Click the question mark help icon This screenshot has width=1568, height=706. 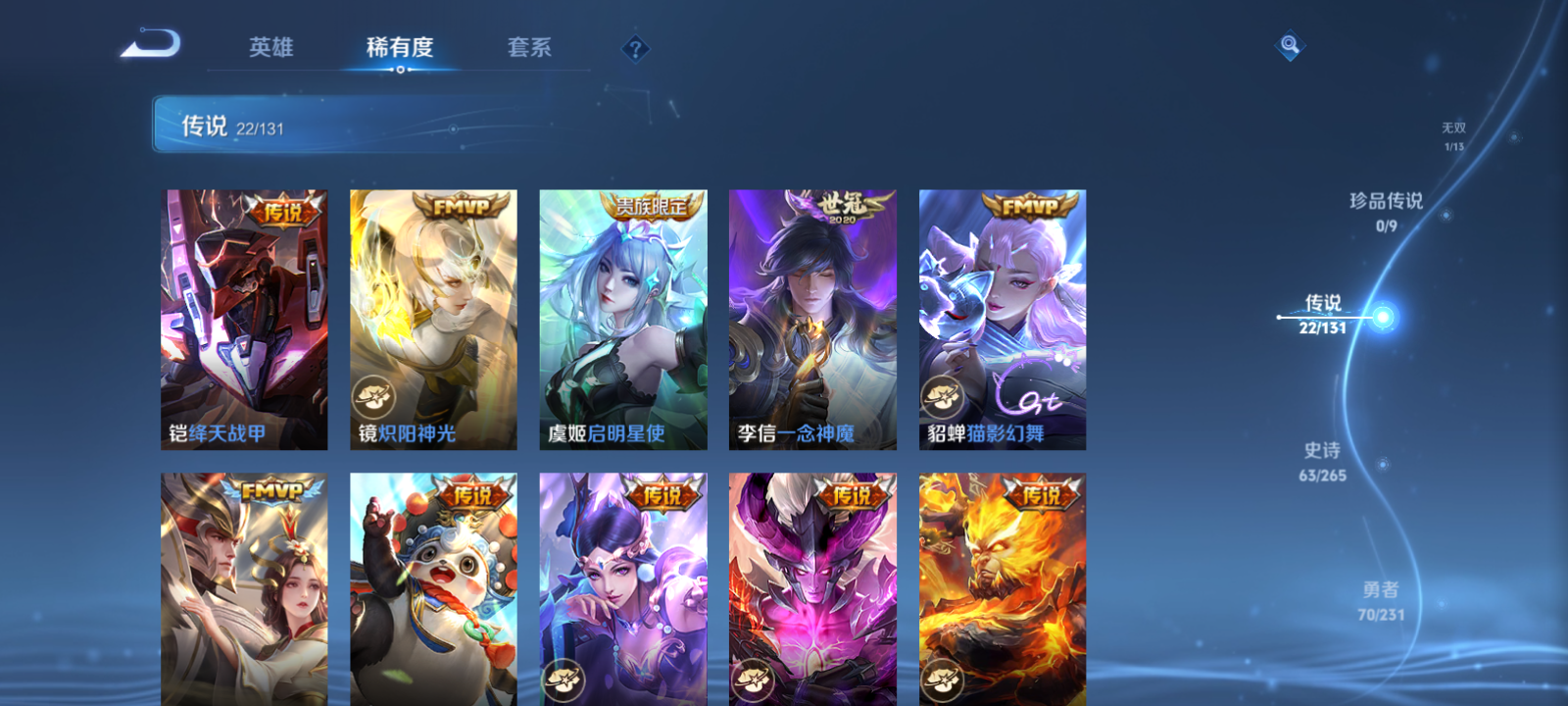(638, 48)
